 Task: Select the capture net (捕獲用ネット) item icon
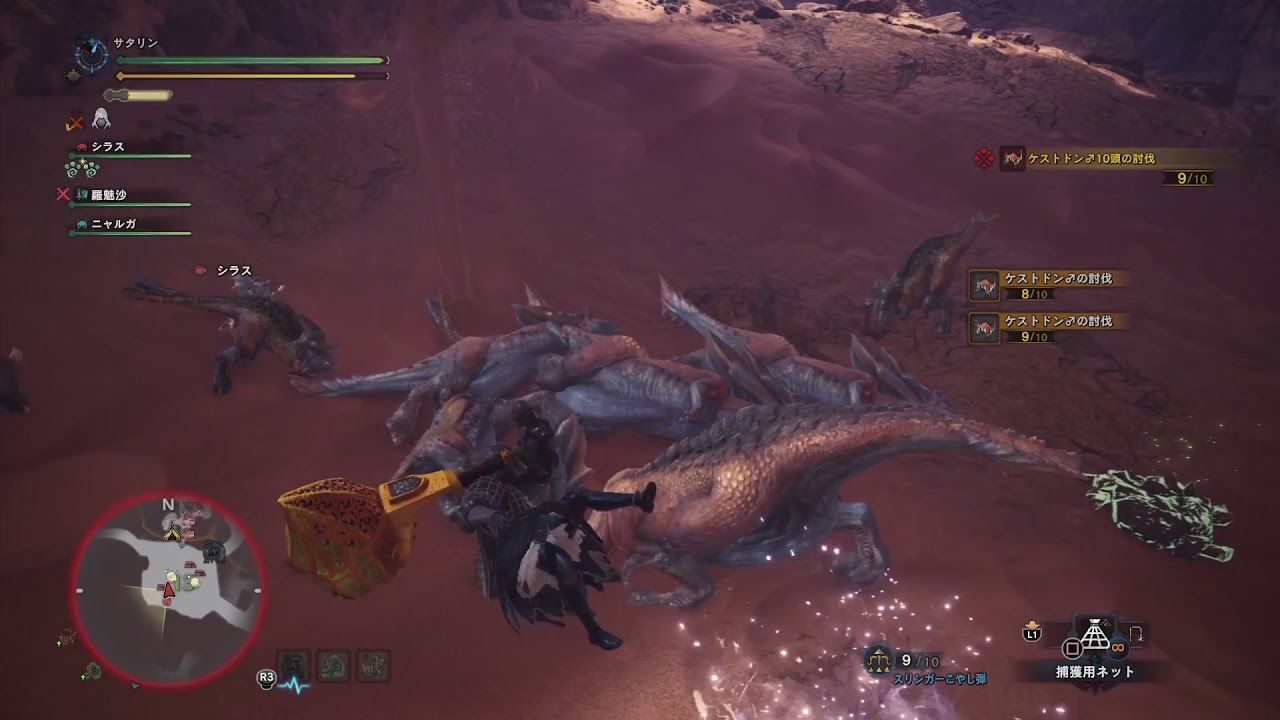[1095, 635]
